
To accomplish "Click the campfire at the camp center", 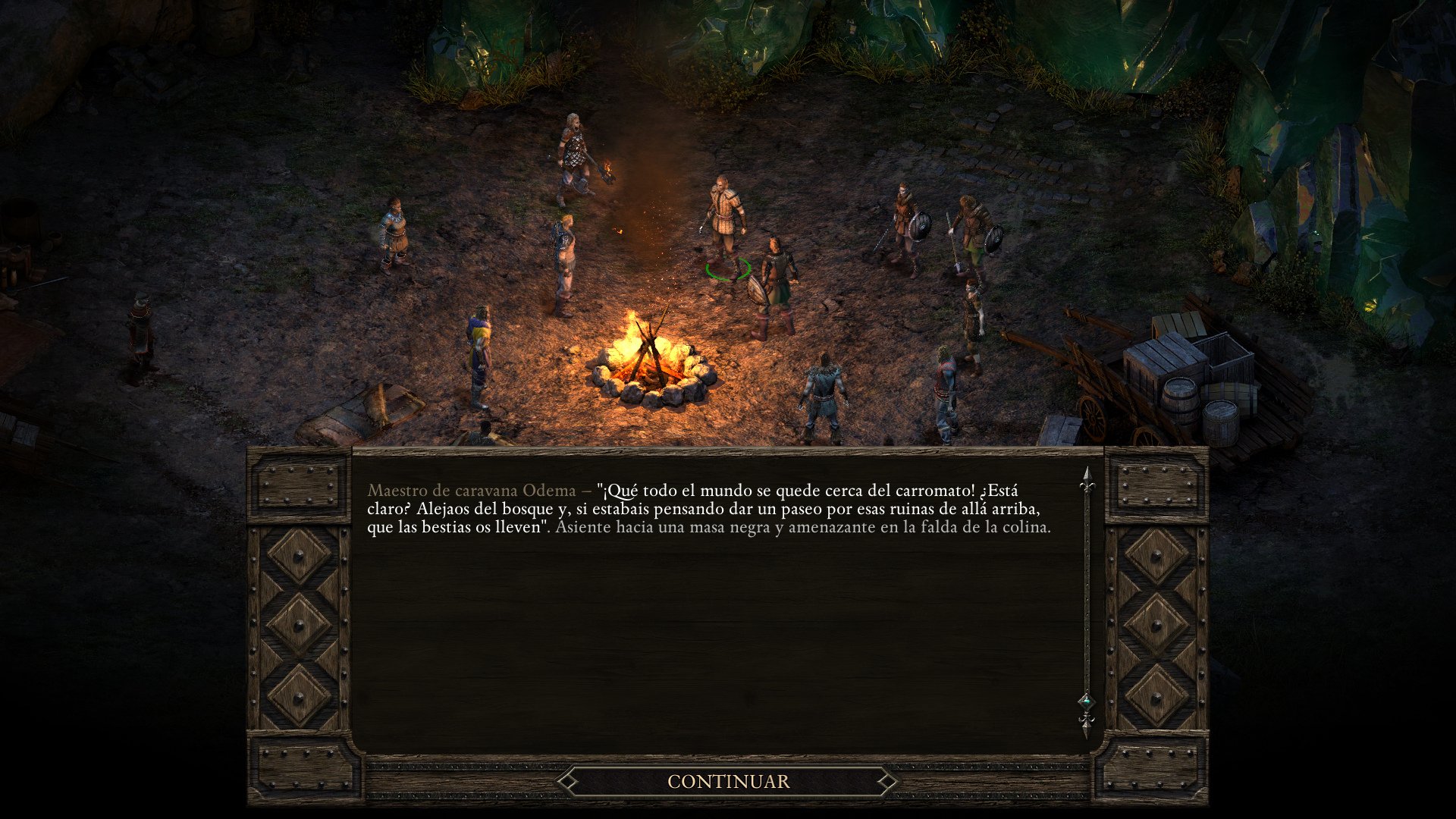I will click(x=648, y=356).
